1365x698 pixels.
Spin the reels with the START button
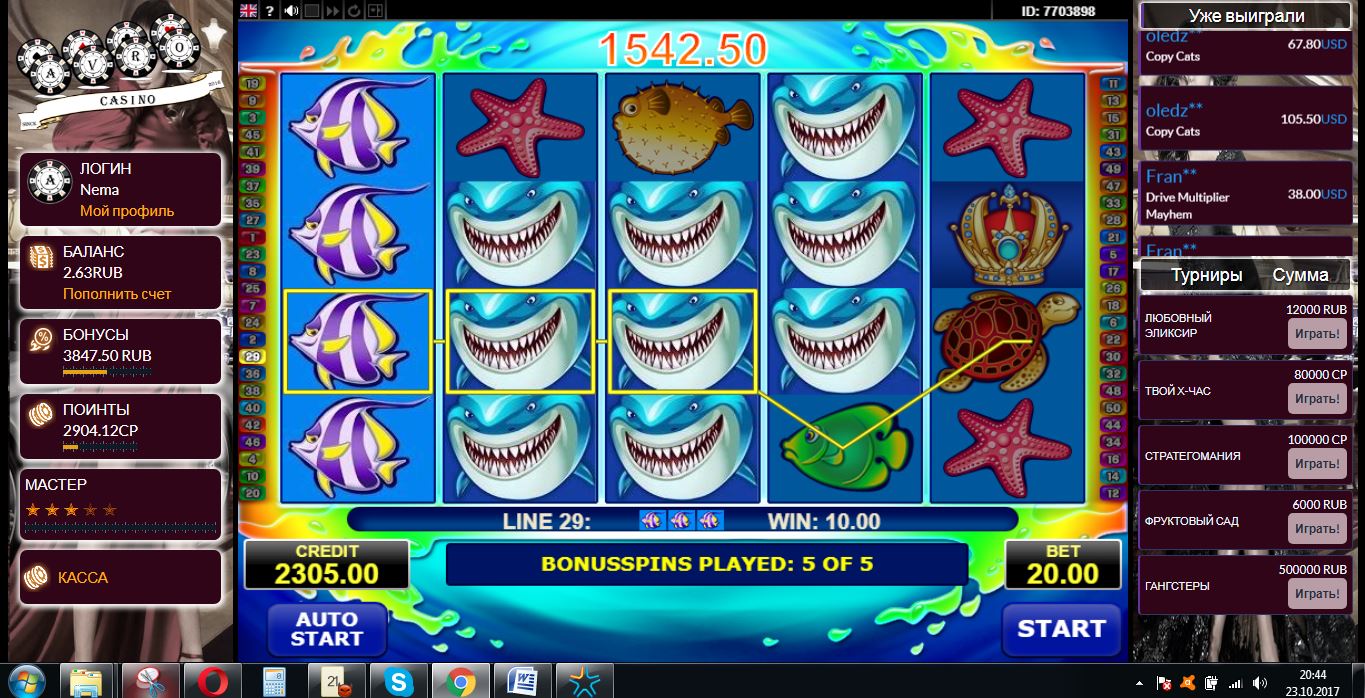(x=1061, y=629)
